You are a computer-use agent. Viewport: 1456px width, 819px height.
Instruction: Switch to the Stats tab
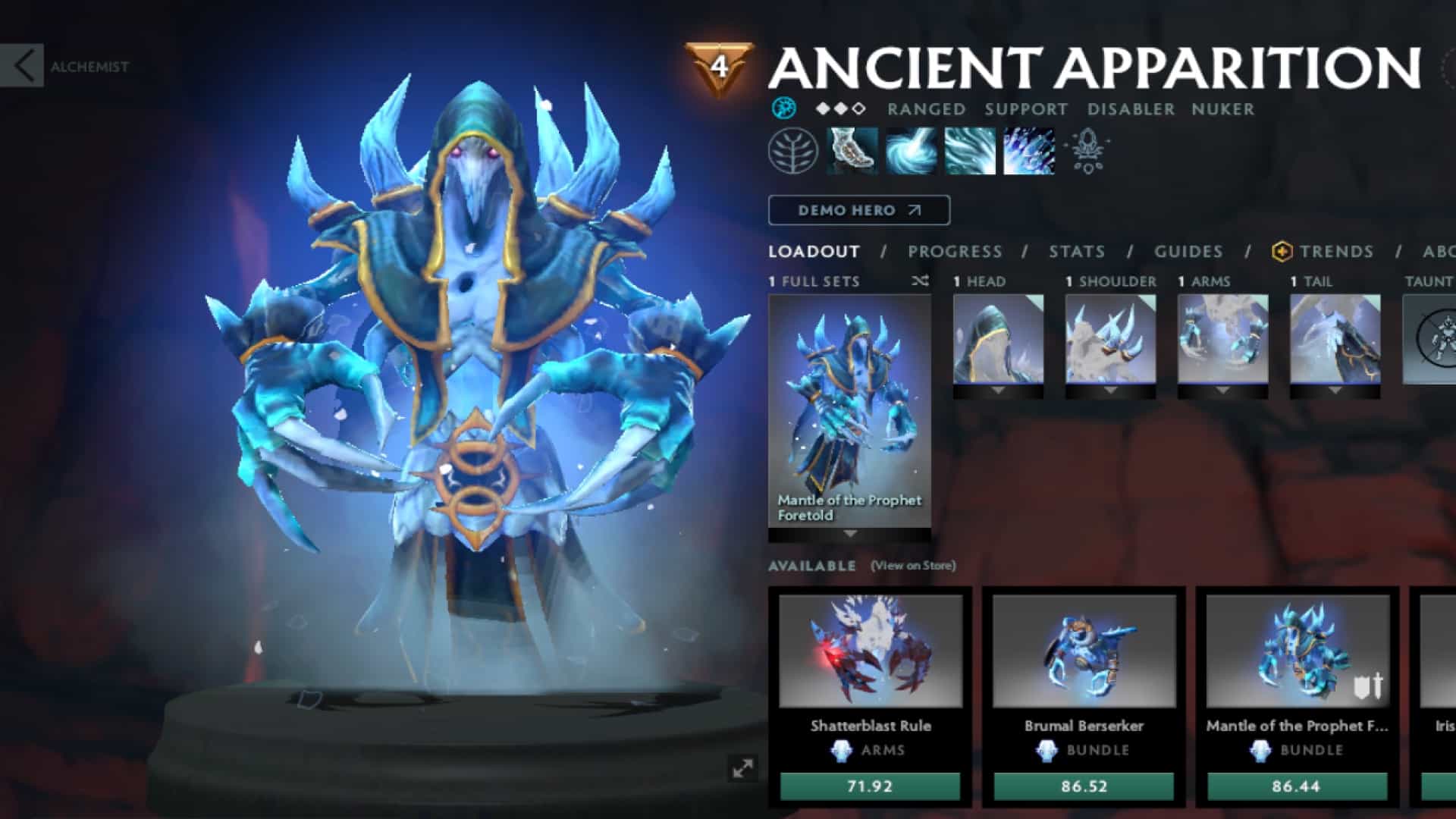tap(1076, 252)
